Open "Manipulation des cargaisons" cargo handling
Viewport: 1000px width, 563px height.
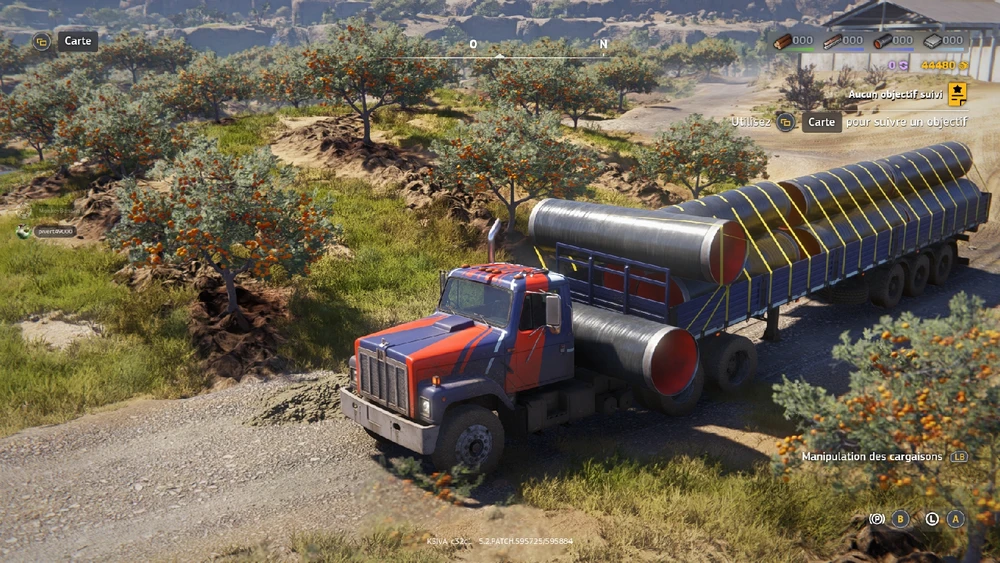[872, 456]
